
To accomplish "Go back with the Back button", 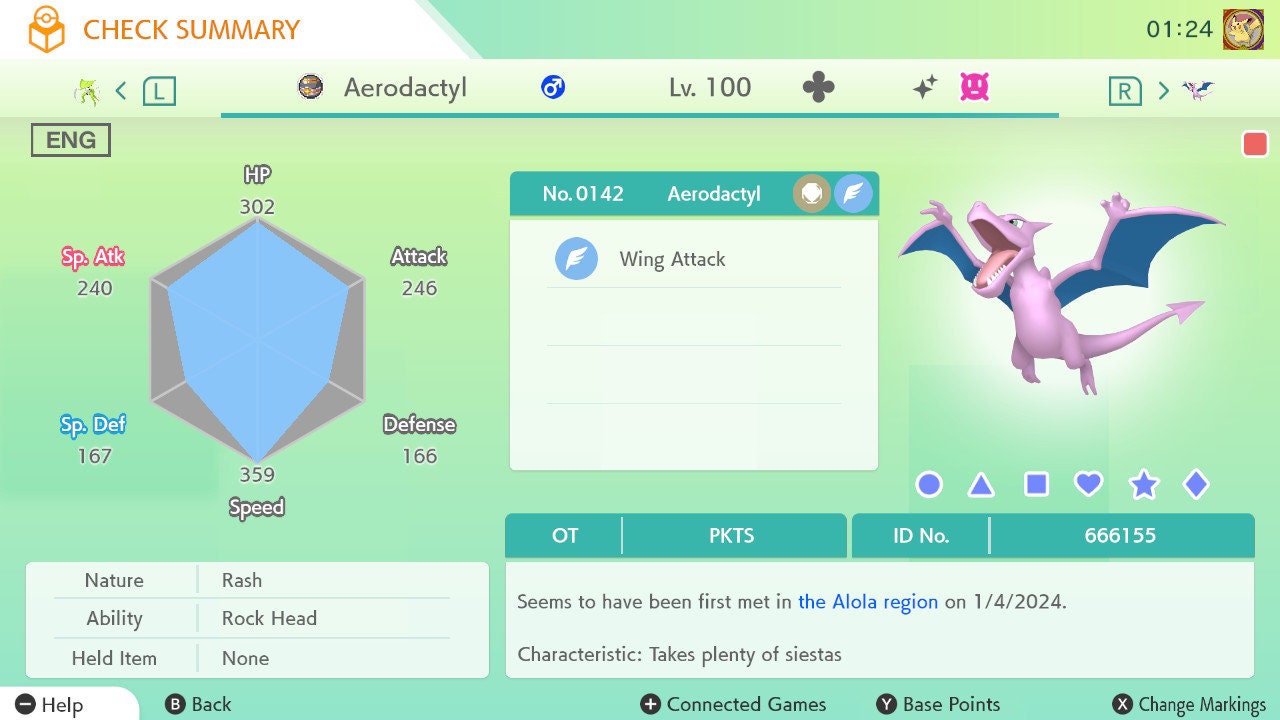I will click(198, 704).
